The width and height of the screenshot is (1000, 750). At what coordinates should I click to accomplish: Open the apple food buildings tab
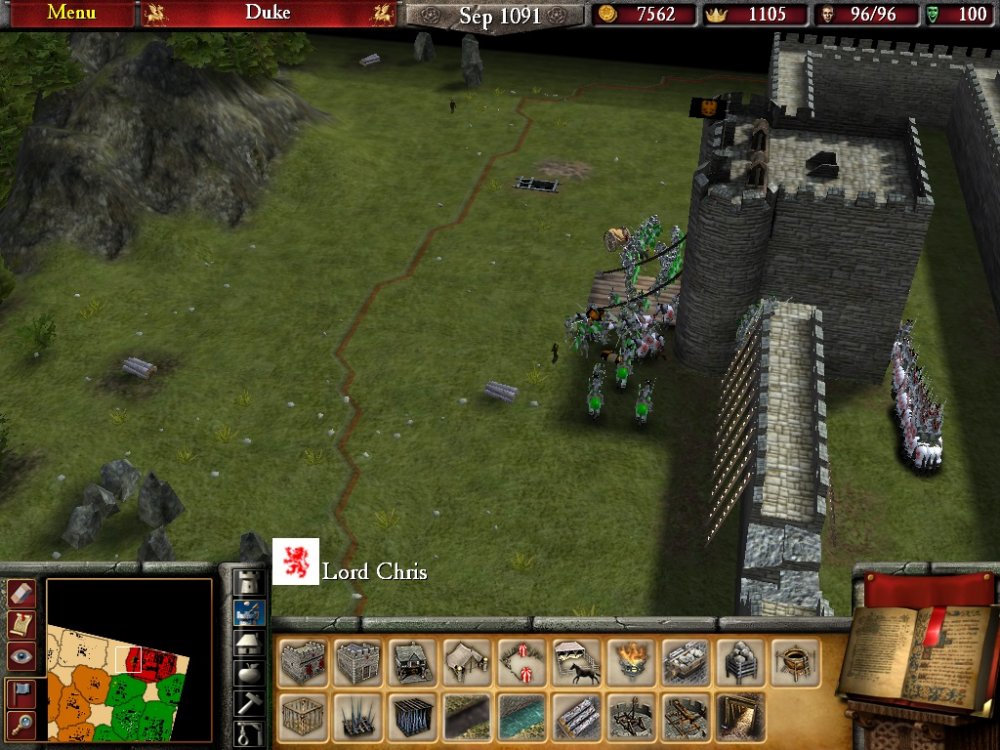click(x=248, y=673)
